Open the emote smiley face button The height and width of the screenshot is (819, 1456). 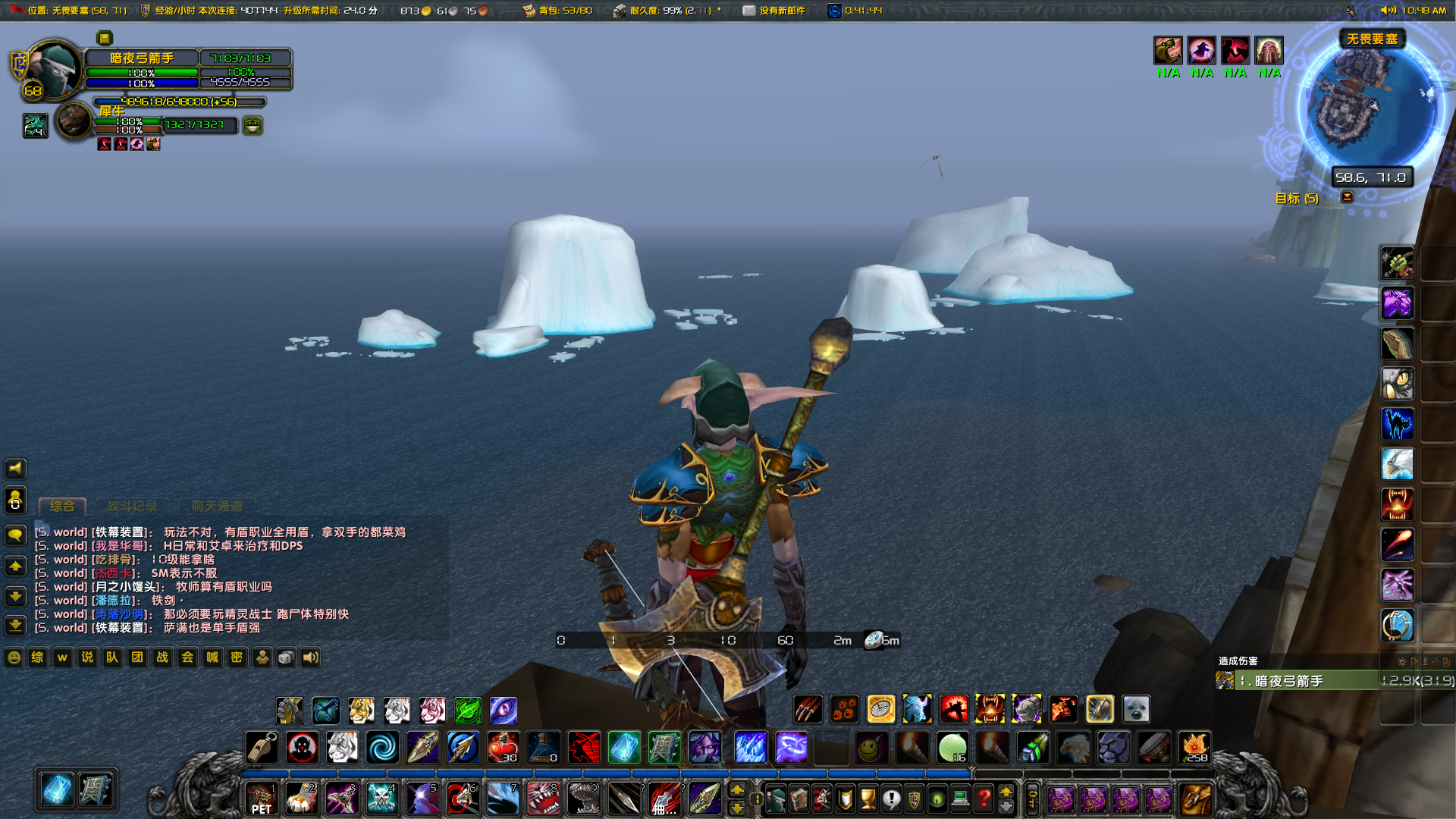pos(14,657)
